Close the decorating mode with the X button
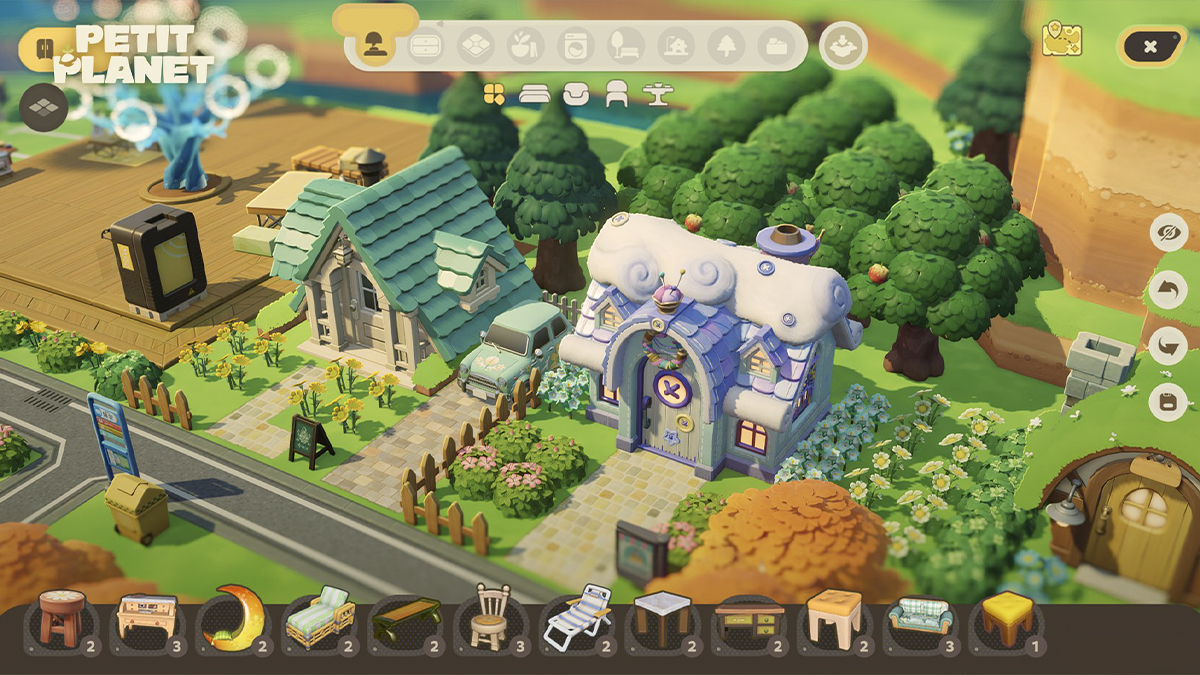Screen dimensions: 1200x675 point(1151,46)
